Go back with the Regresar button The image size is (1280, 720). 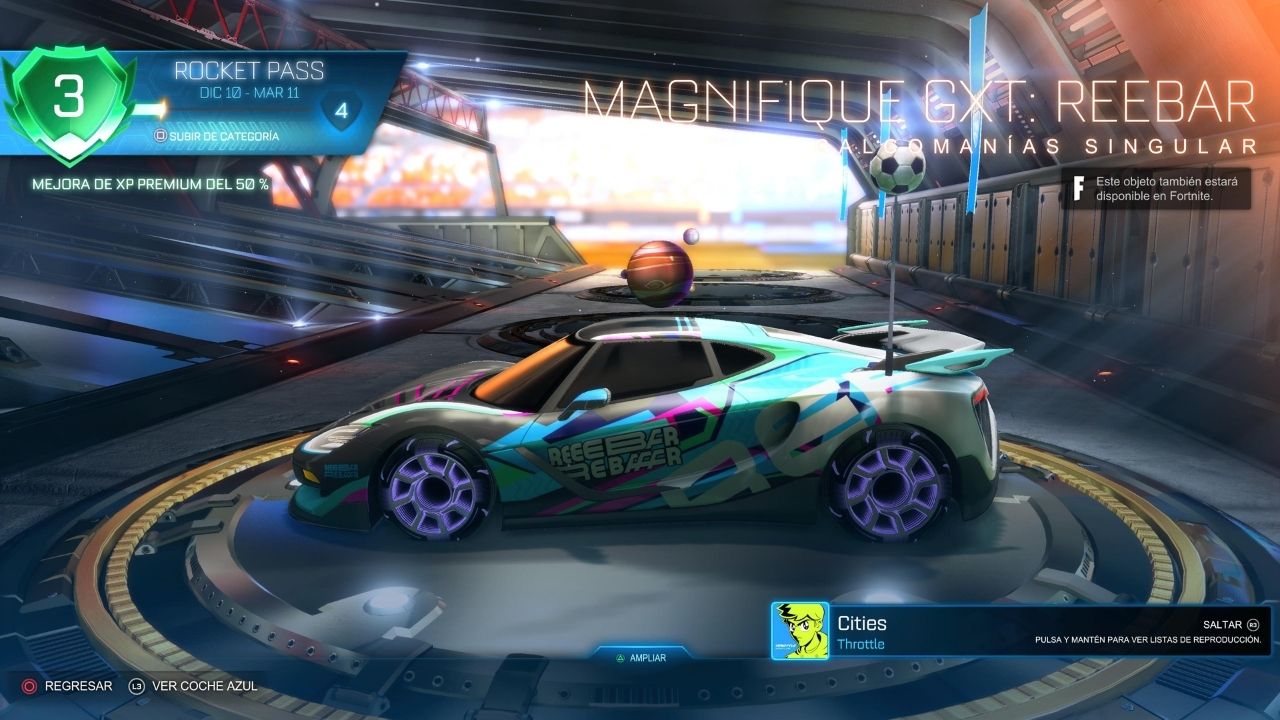tap(62, 687)
